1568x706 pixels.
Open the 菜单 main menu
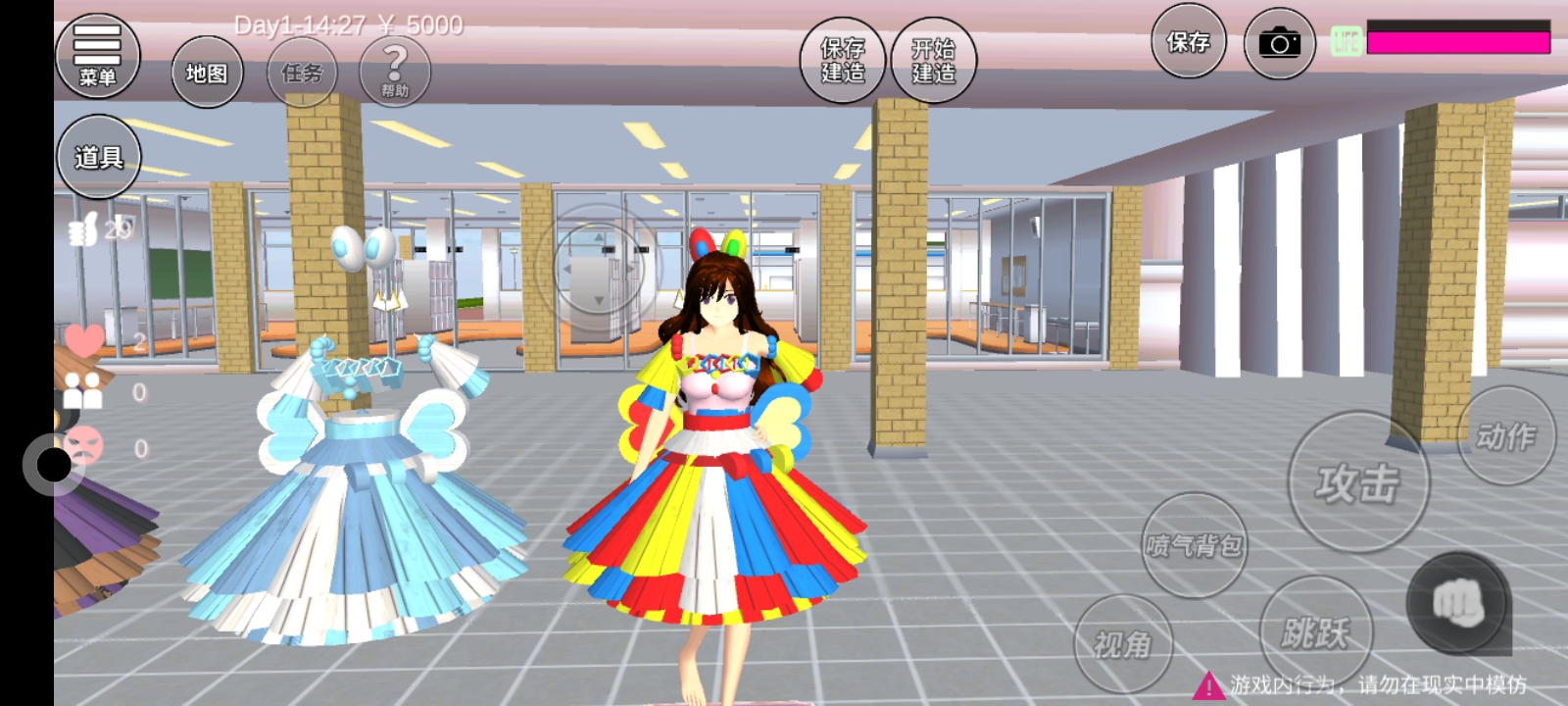[x=97, y=56]
